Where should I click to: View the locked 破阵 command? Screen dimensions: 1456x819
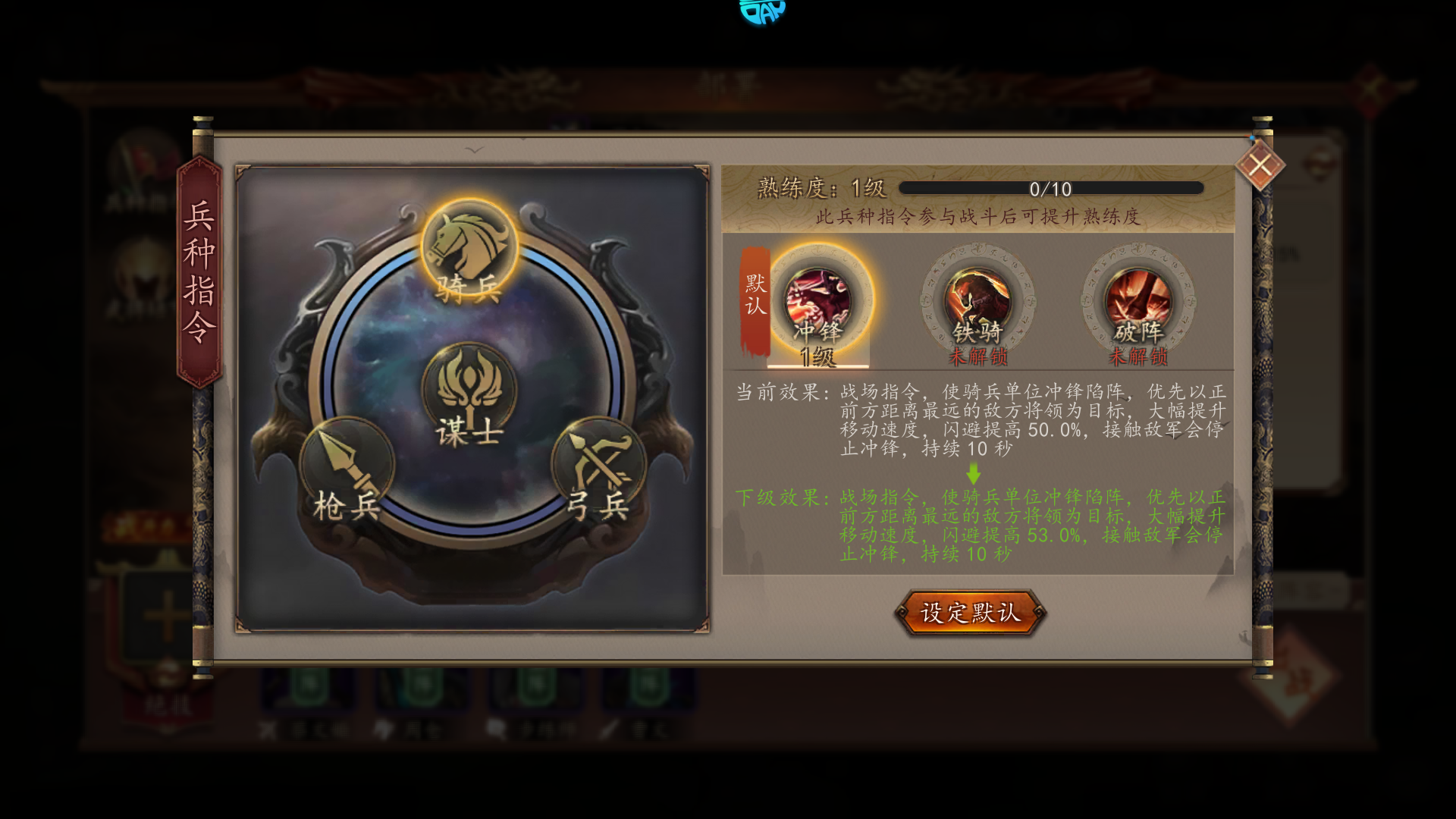click(x=1137, y=303)
